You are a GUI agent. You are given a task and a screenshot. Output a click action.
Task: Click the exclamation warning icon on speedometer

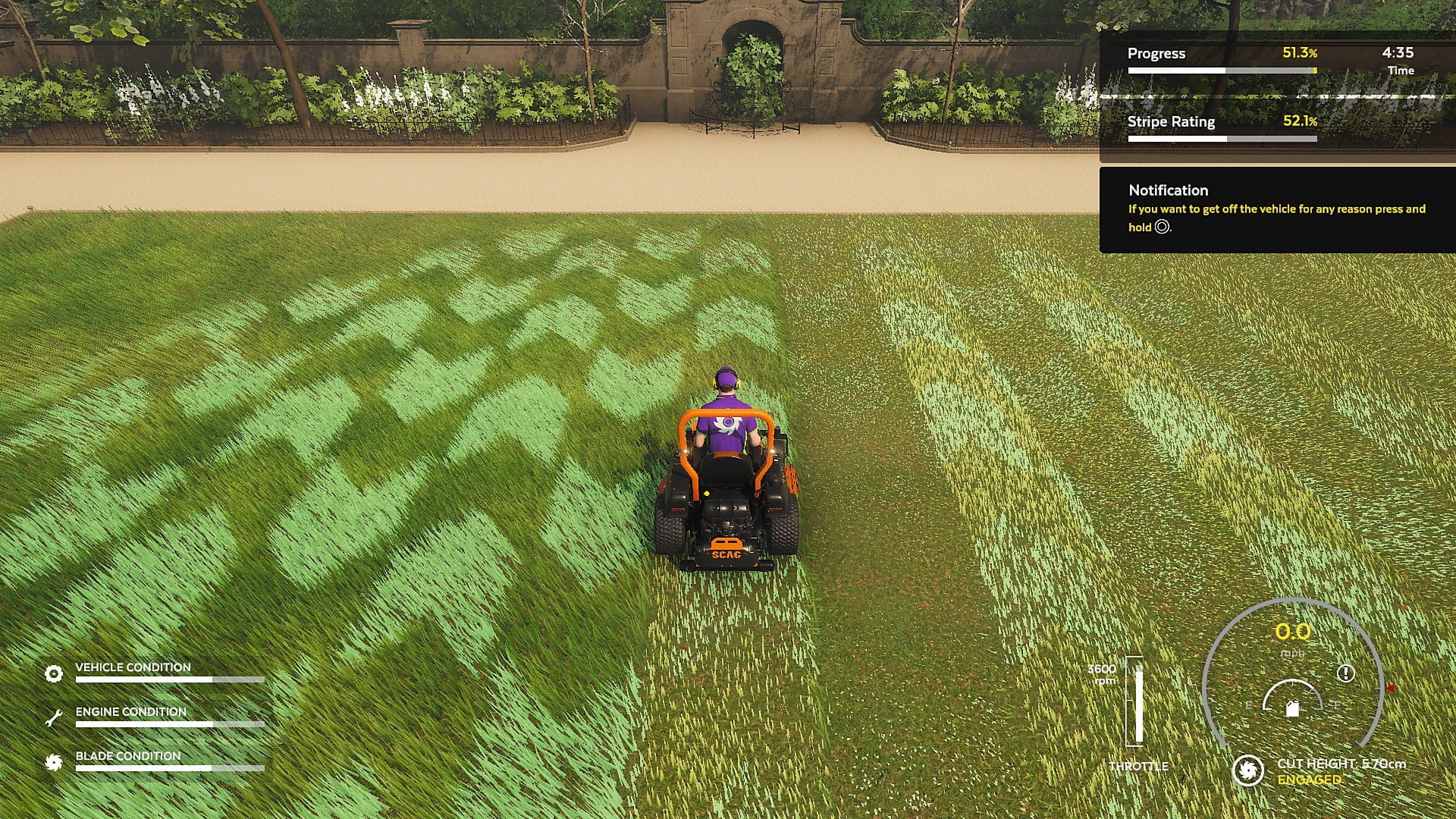tap(1346, 673)
